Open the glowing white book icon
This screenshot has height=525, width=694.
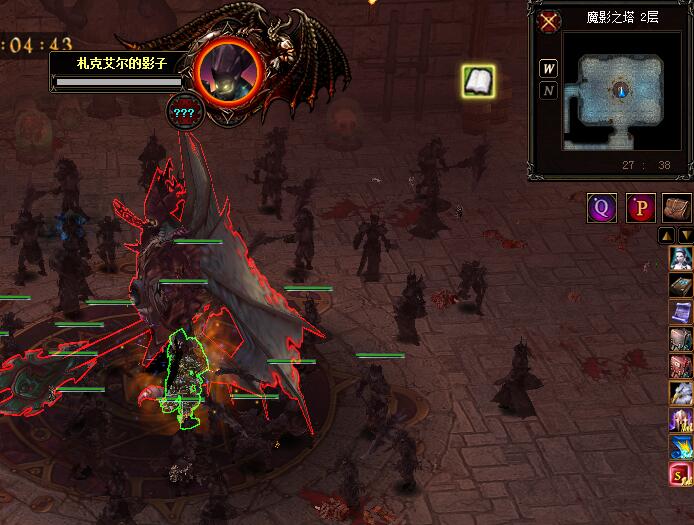pyautogui.click(x=479, y=82)
